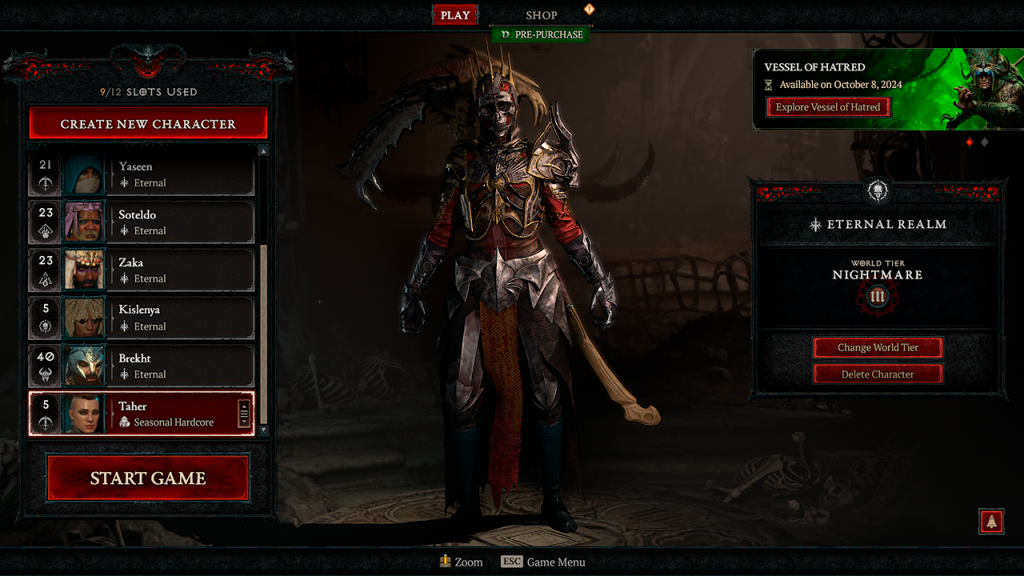Create a new character
Screen dimensions: 1024x576
tap(148, 124)
